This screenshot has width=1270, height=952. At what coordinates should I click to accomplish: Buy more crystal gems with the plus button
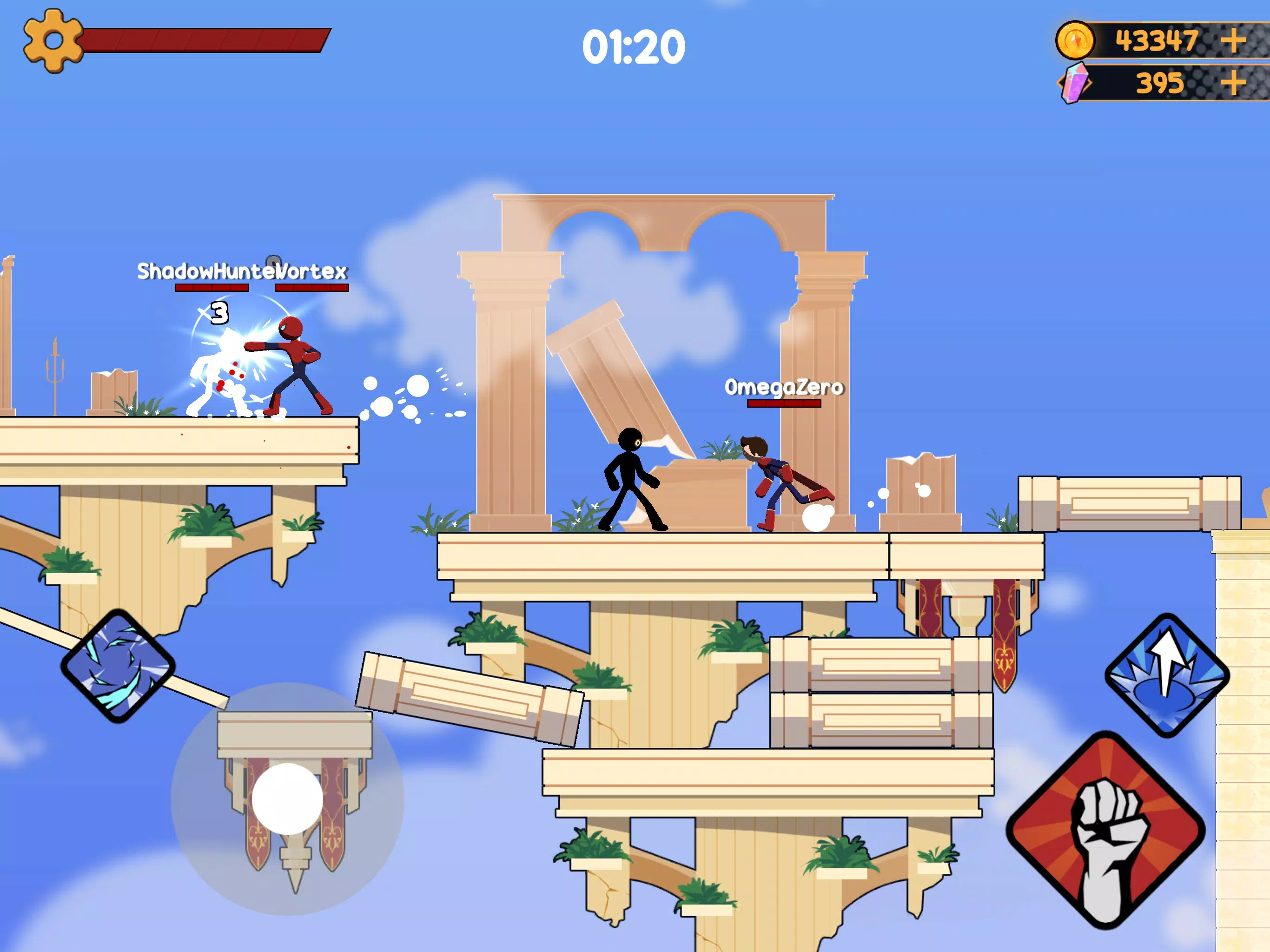[x=1233, y=83]
